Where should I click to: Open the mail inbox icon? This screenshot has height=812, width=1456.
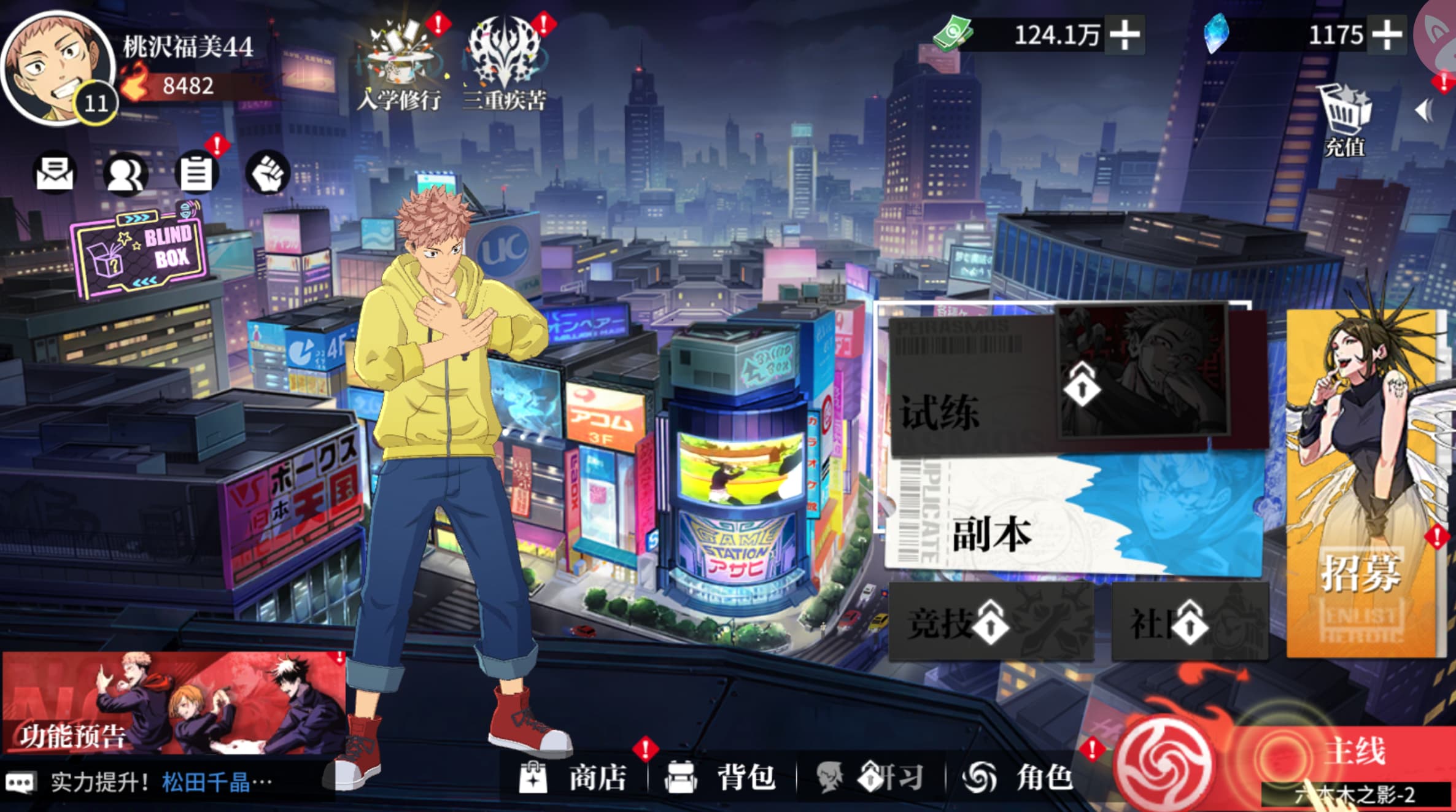55,174
